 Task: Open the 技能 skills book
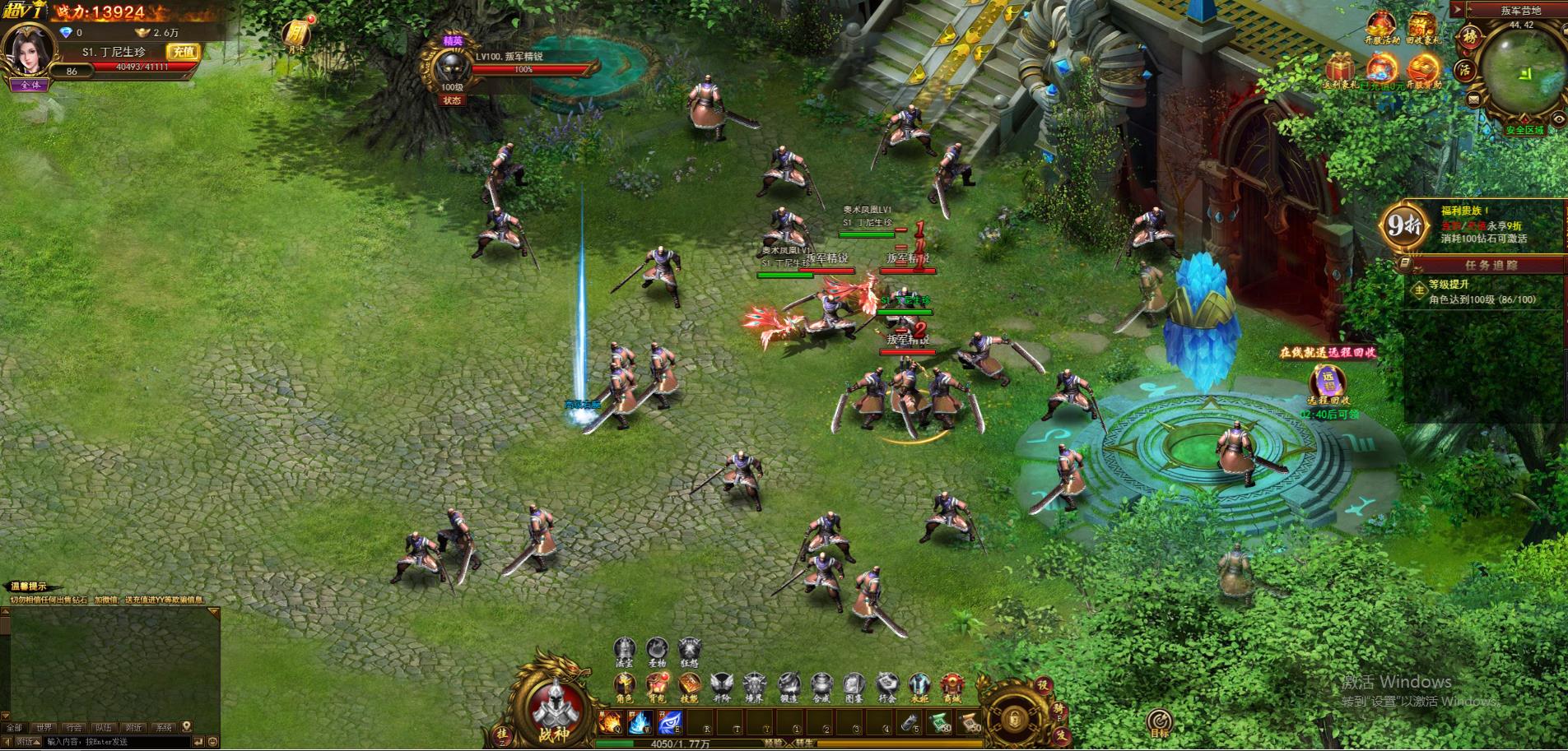click(x=690, y=685)
